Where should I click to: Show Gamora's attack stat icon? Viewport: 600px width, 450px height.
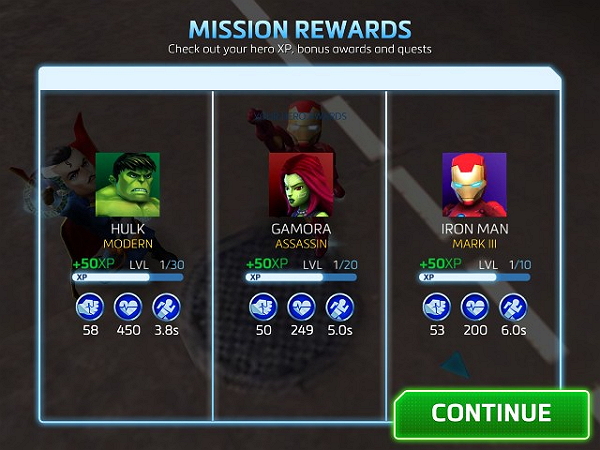tap(262, 306)
